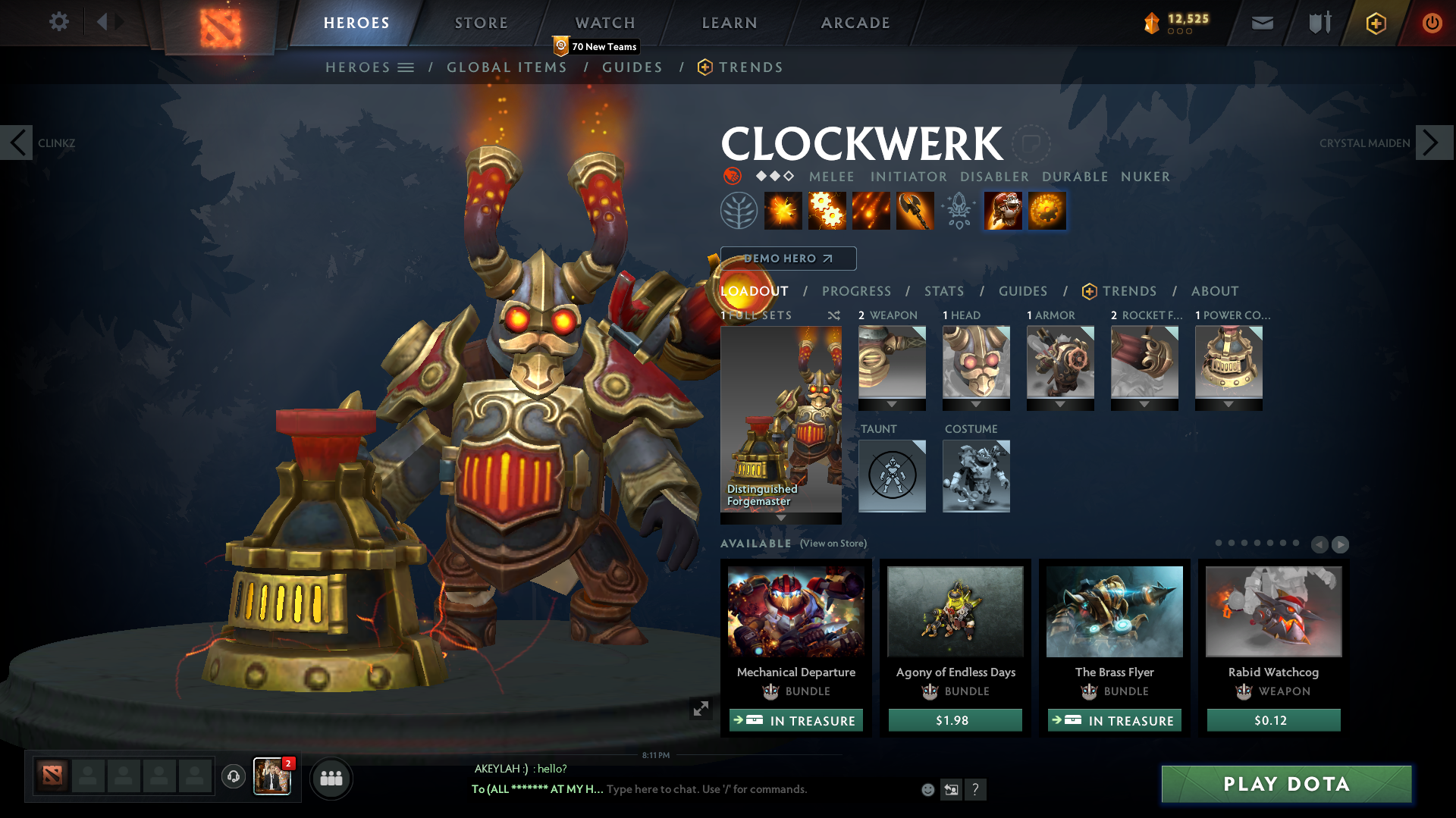Expand the Weapon item slot dropdown arrow
Screen dimensions: 1456x818
click(892, 405)
